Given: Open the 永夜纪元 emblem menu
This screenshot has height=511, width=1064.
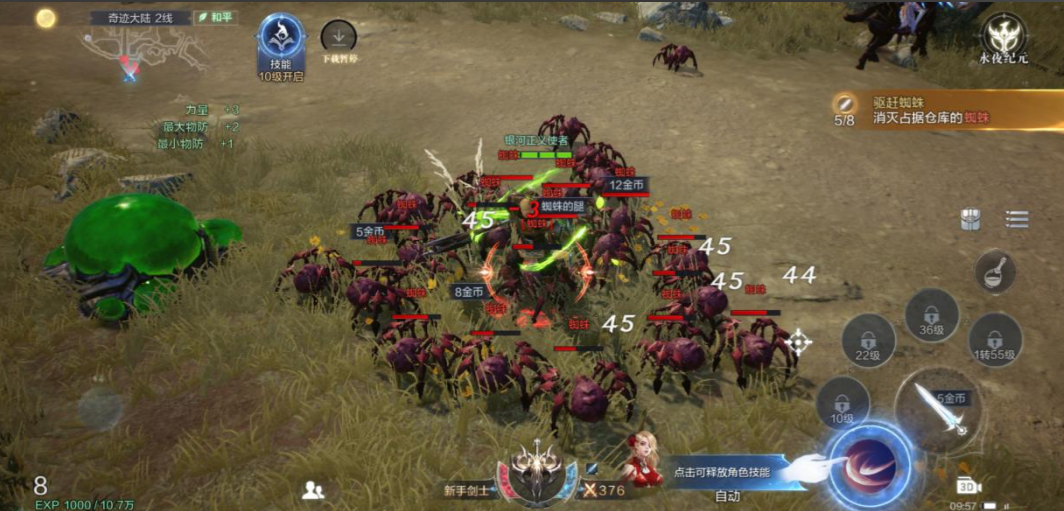Looking at the screenshot, I should coord(1004,36).
